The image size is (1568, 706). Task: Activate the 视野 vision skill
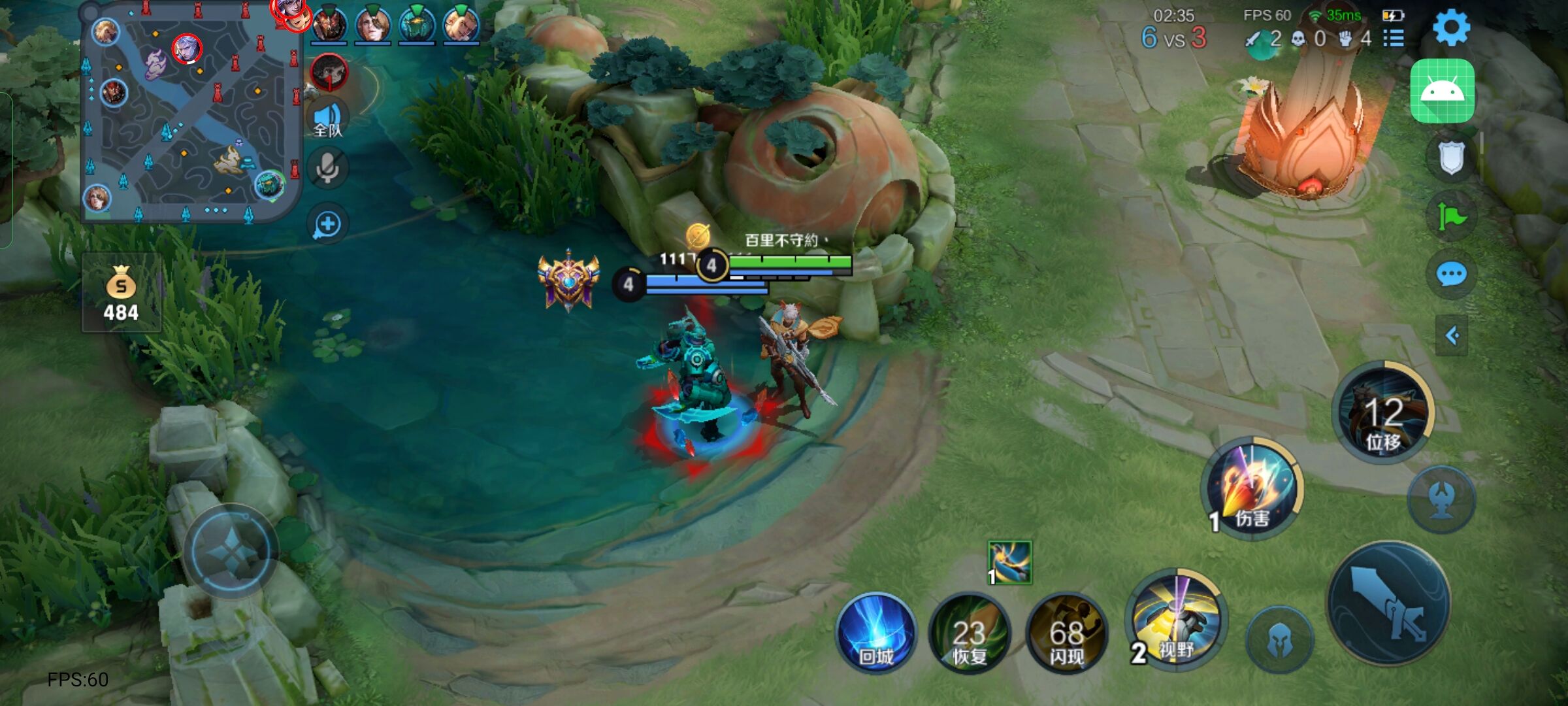[1176, 621]
